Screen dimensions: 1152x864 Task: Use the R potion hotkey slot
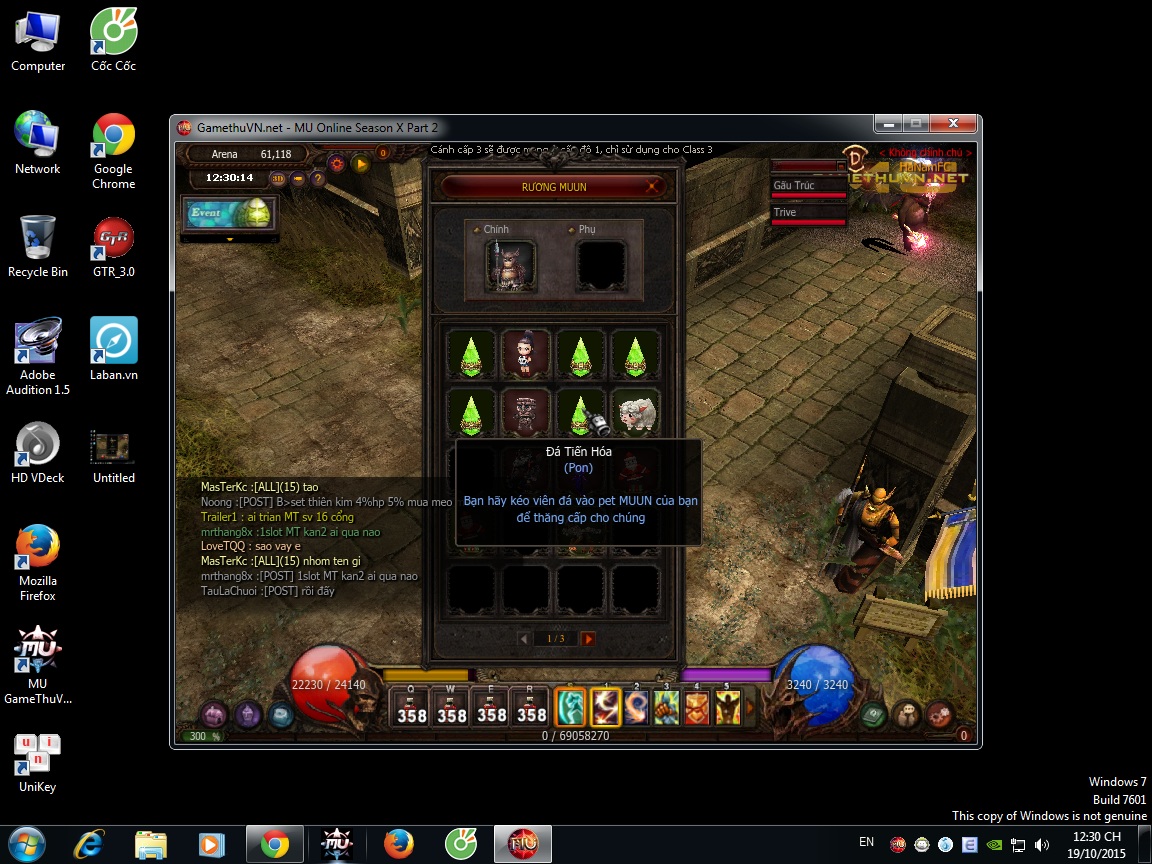[x=531, y=708]
